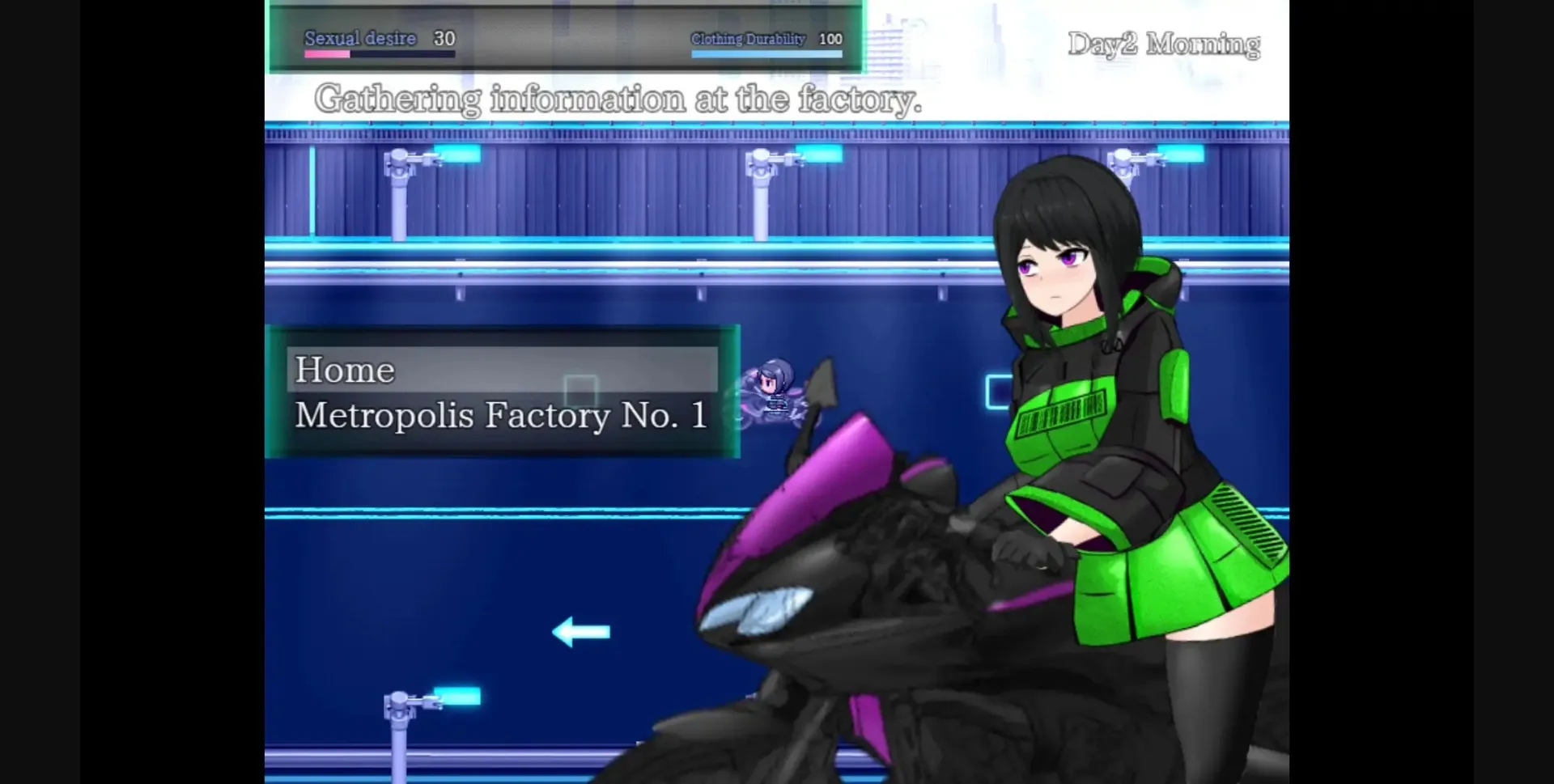Select the glowing teleport square near the sprite
The height and width of the screenshot is (784, 1554).
582,392
